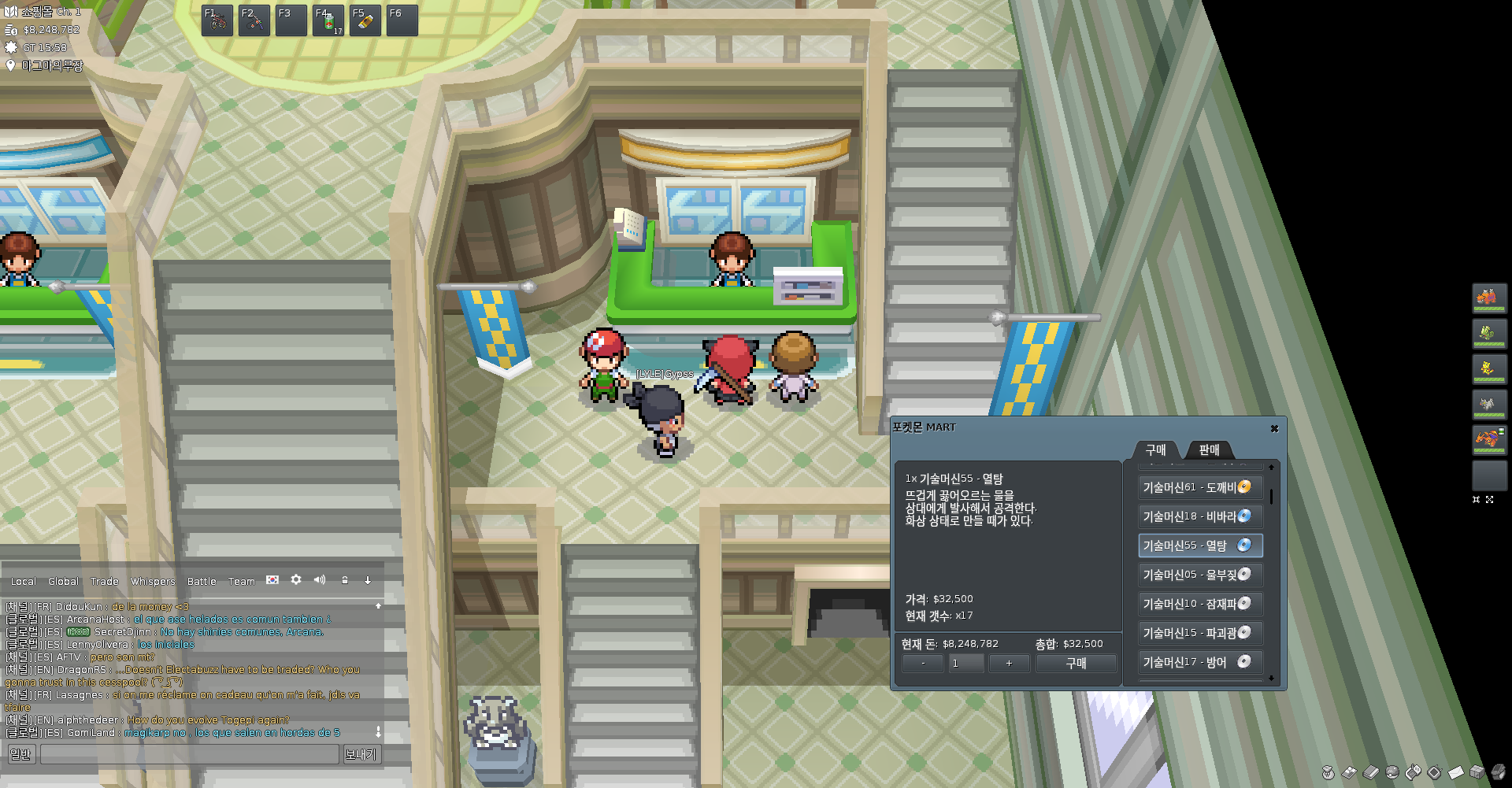
Task: Switch to the 판매 tab
Action: (1209, 449)
